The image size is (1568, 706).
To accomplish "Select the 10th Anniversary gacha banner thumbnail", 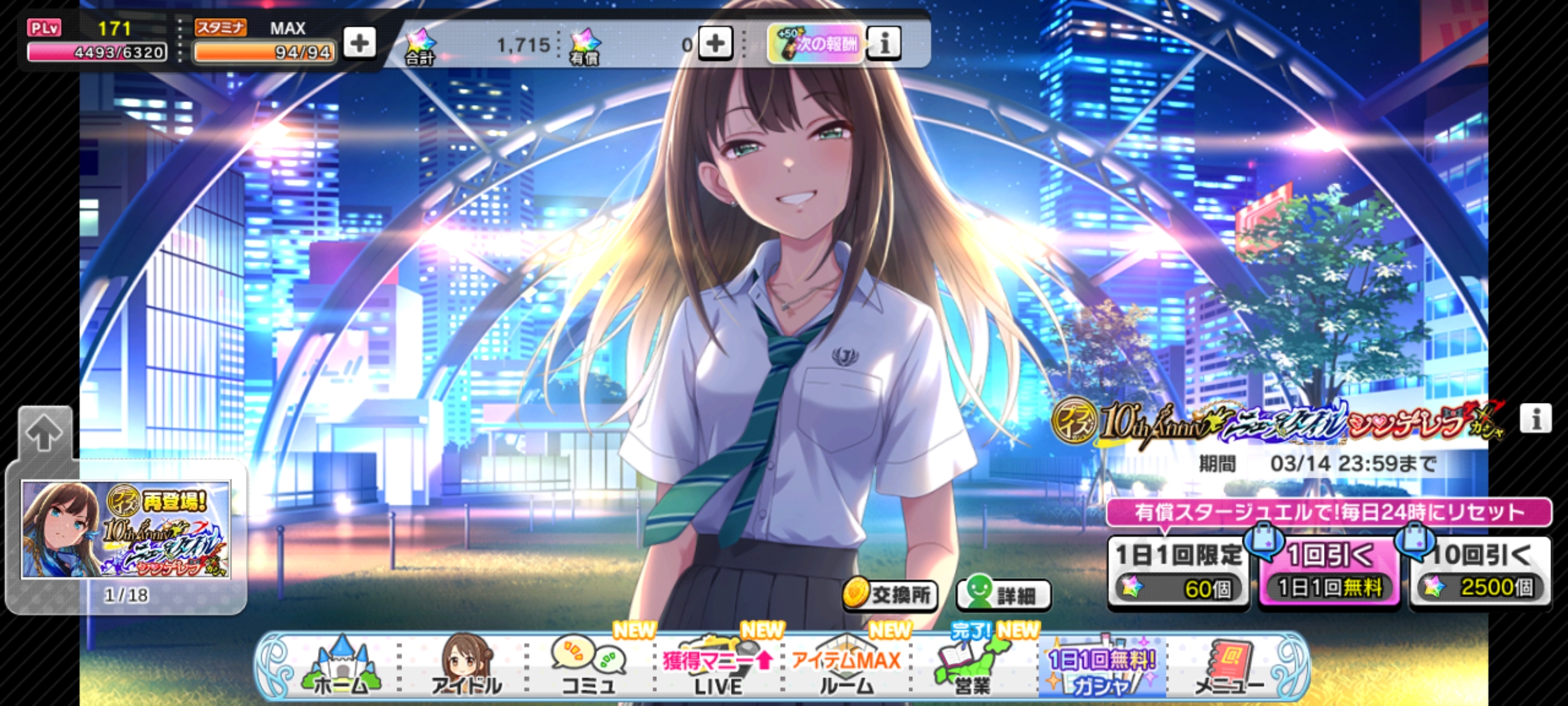I will pyautogui.click(x=126, y=530).
